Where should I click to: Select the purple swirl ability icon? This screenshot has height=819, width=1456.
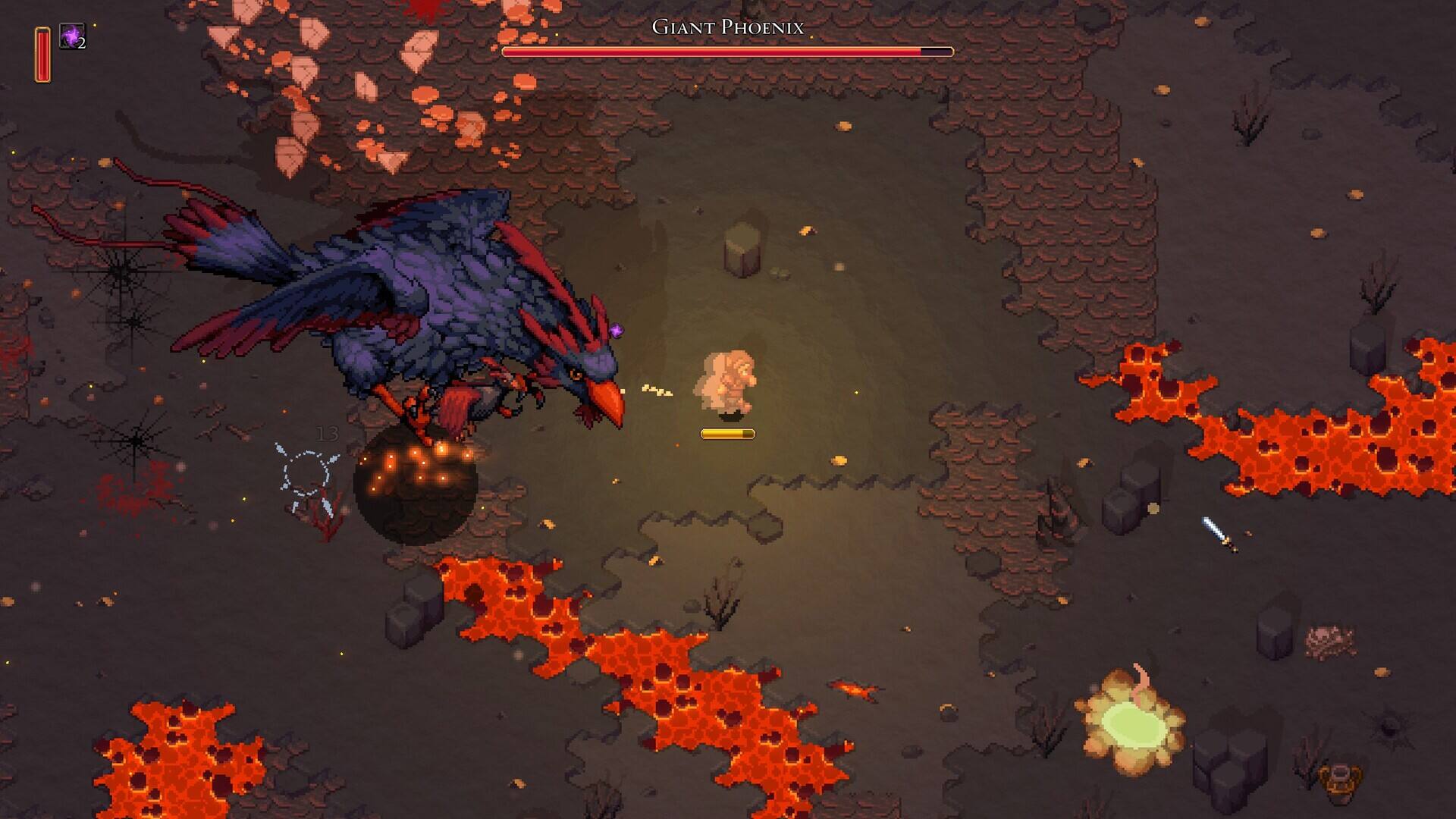(72, 36)
